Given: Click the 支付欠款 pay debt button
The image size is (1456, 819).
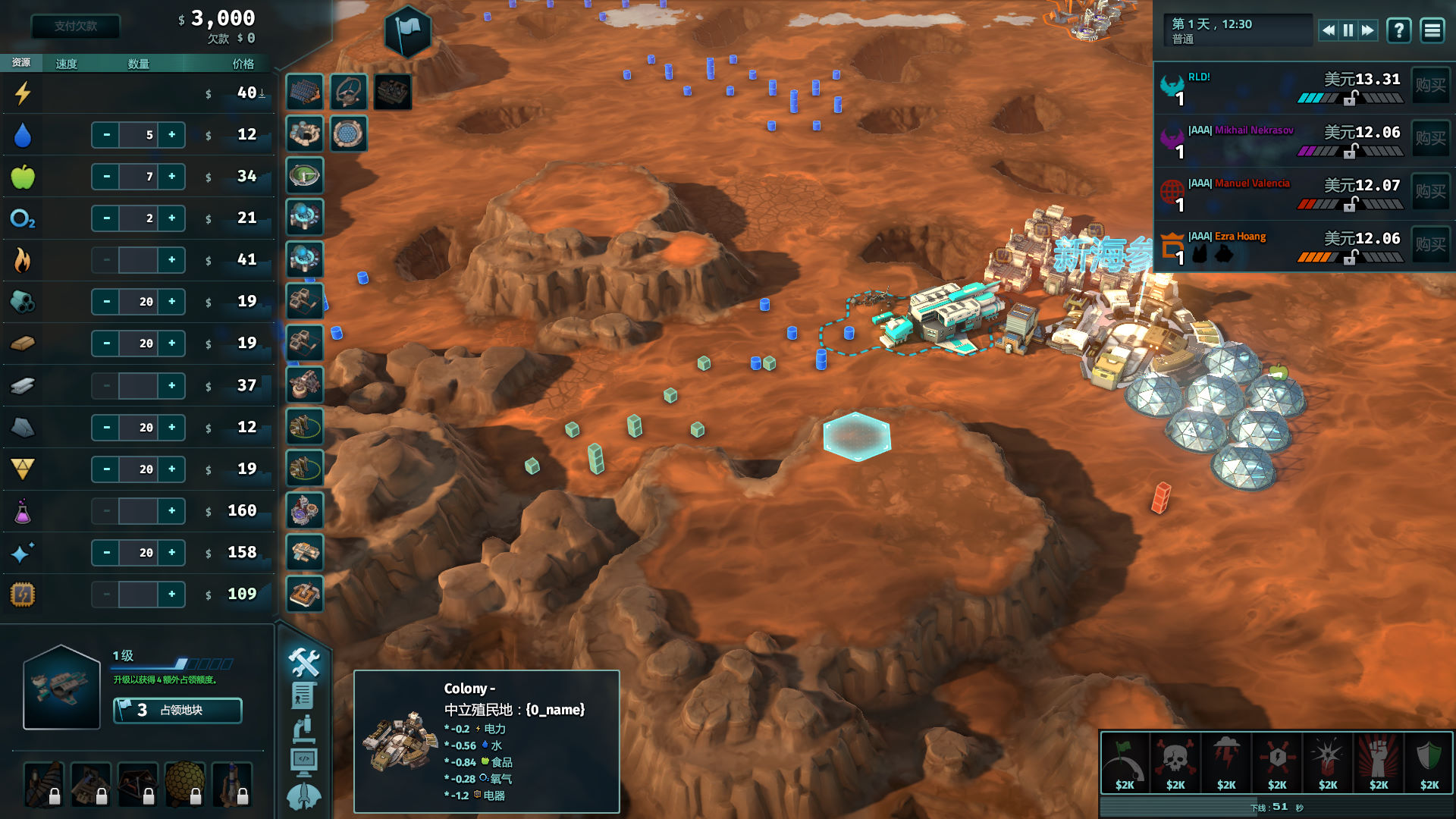Looking at the screenshot, I should pos(75,26).
